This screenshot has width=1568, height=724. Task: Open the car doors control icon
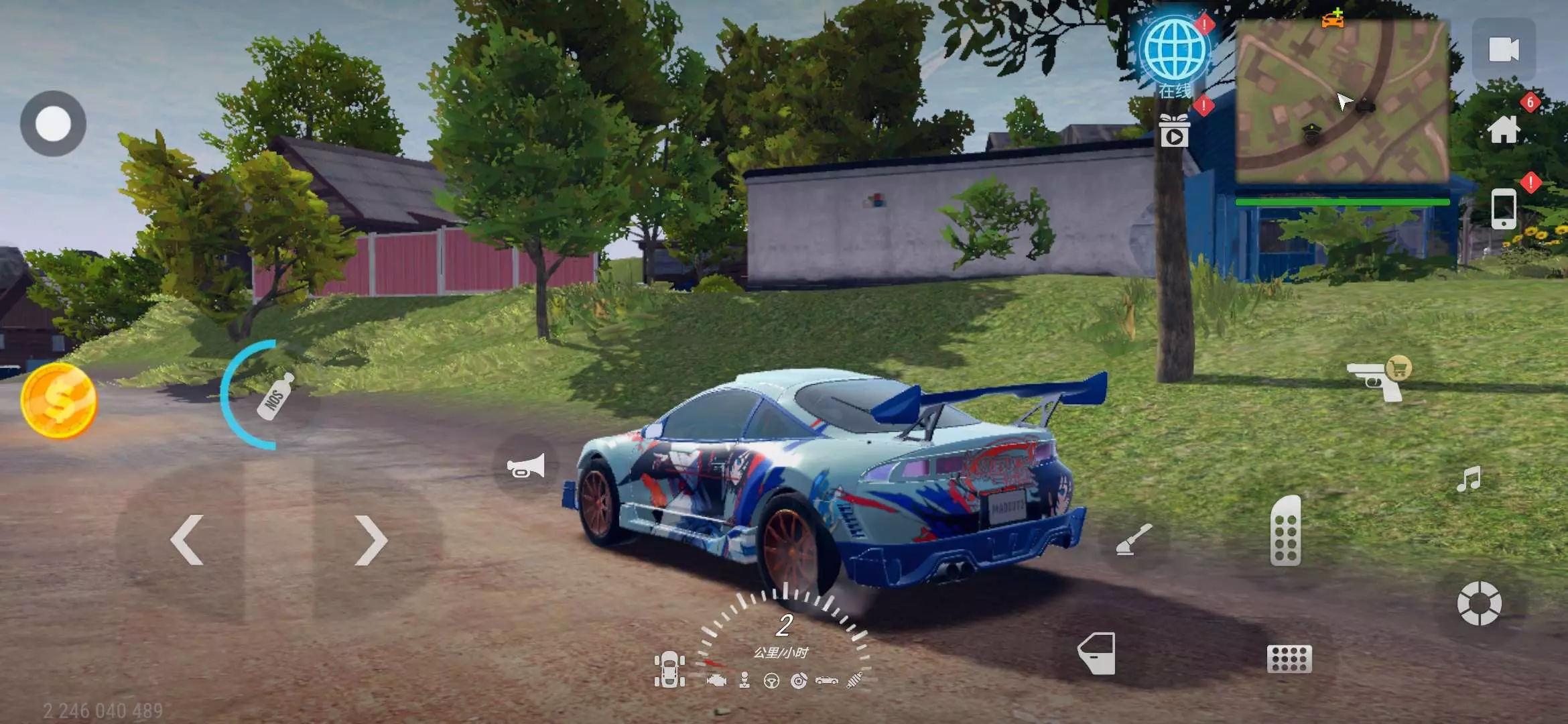coord(669,670)
